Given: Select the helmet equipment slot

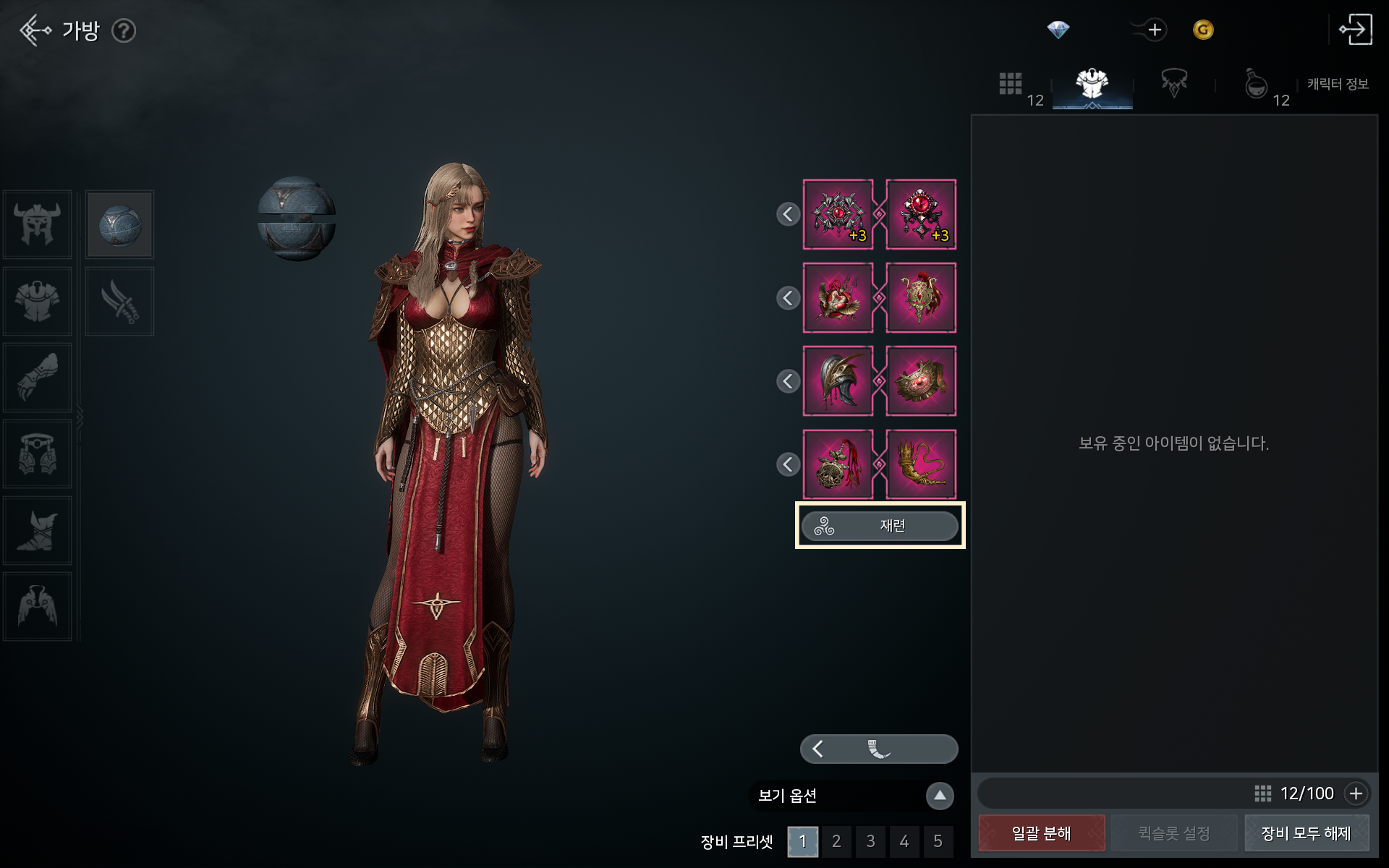Looking at the screenshot, I should pyautogui.click(x=37, y=225).
